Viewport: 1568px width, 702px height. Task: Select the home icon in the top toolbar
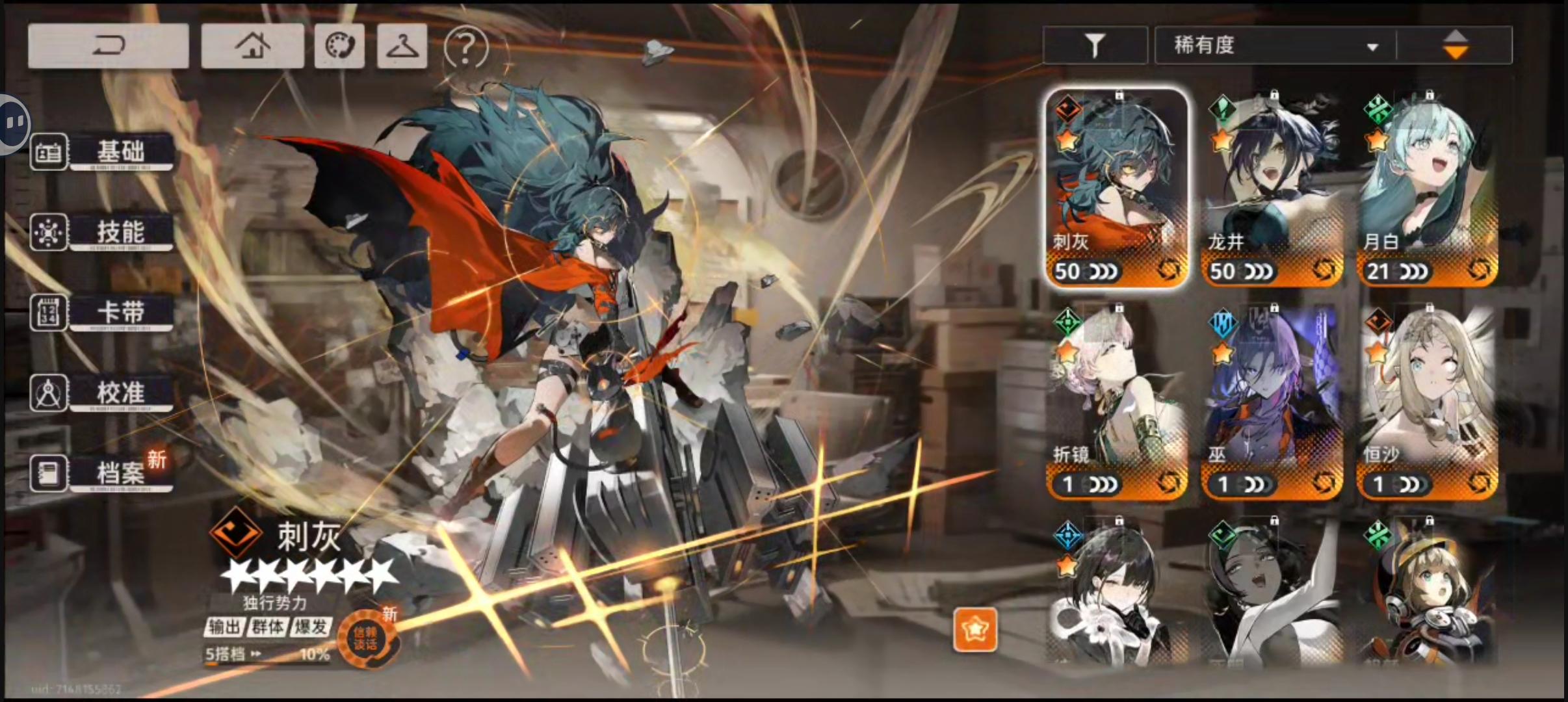[253, 45]
